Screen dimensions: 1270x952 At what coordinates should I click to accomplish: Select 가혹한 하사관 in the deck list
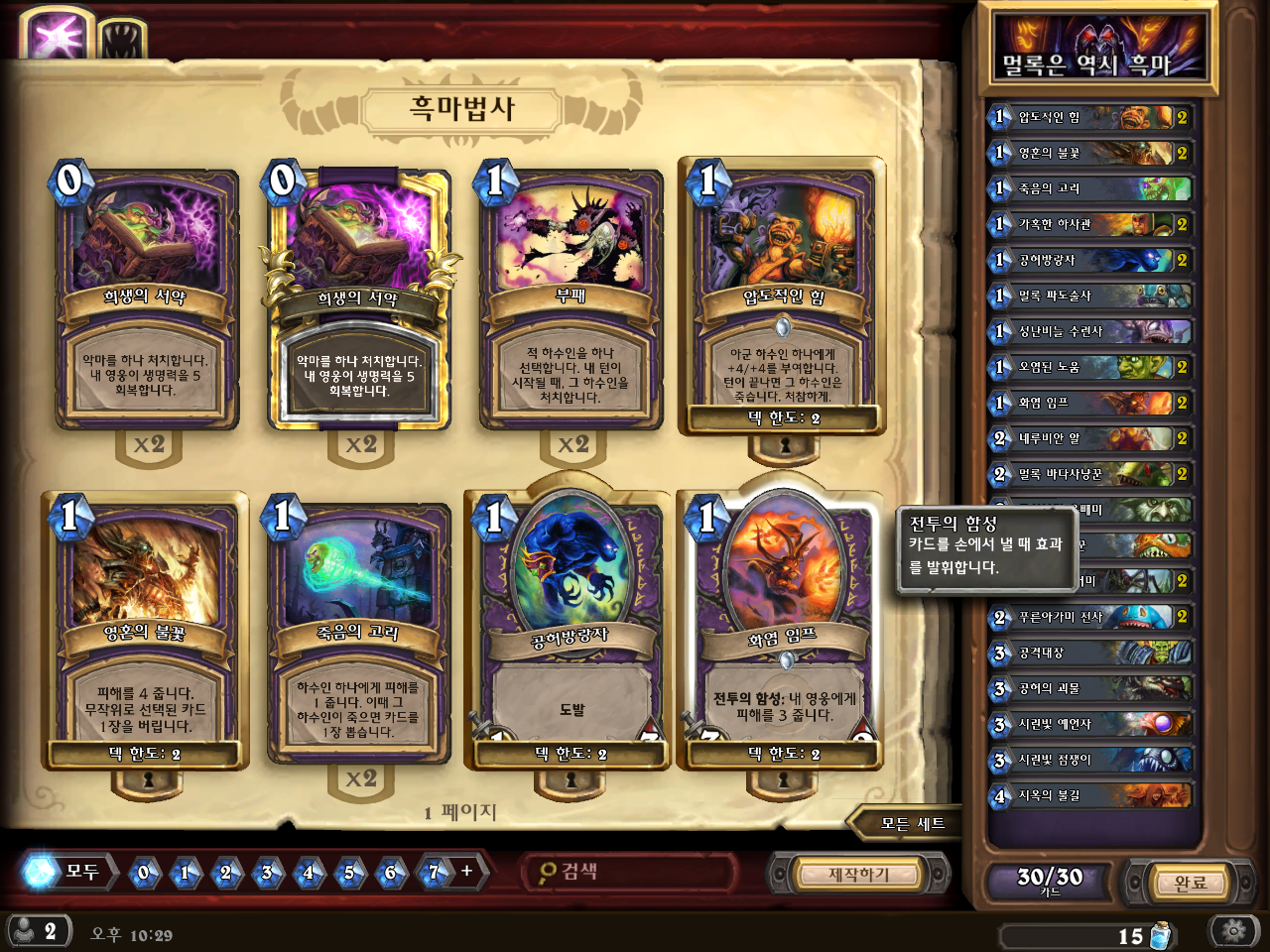1089,224
